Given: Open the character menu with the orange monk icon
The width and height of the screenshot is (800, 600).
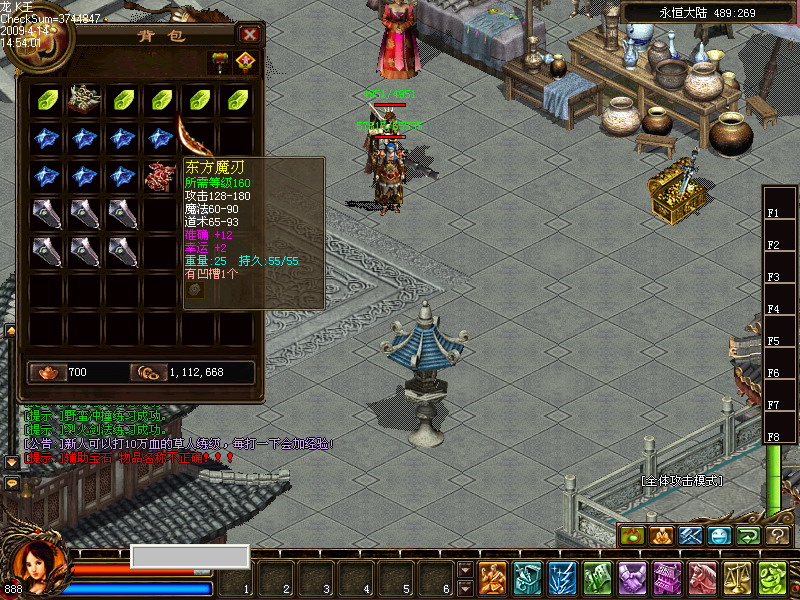Looking at the screenshot, I should 492,578.
